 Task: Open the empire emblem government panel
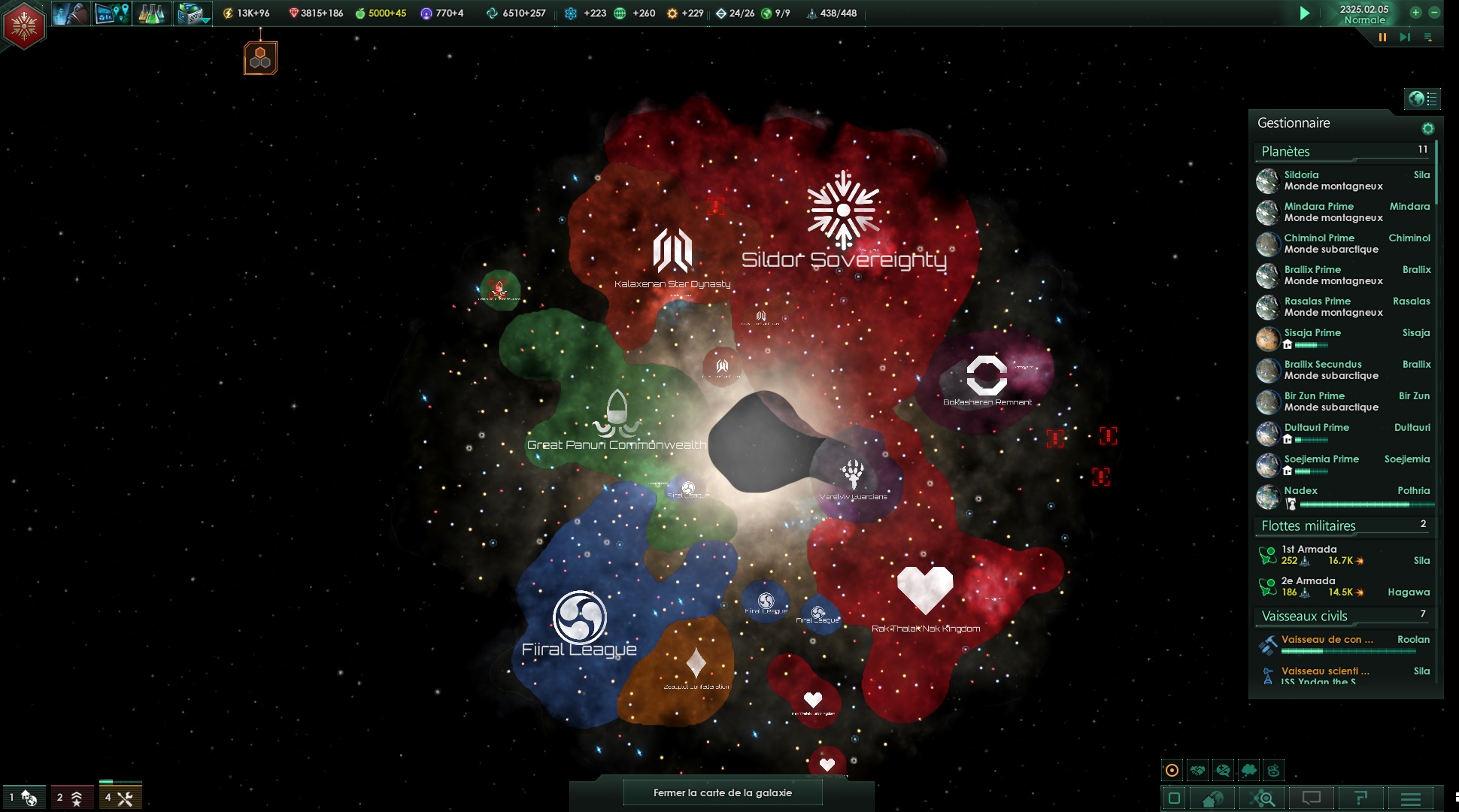pyautogui.click(x=24, y=26)
